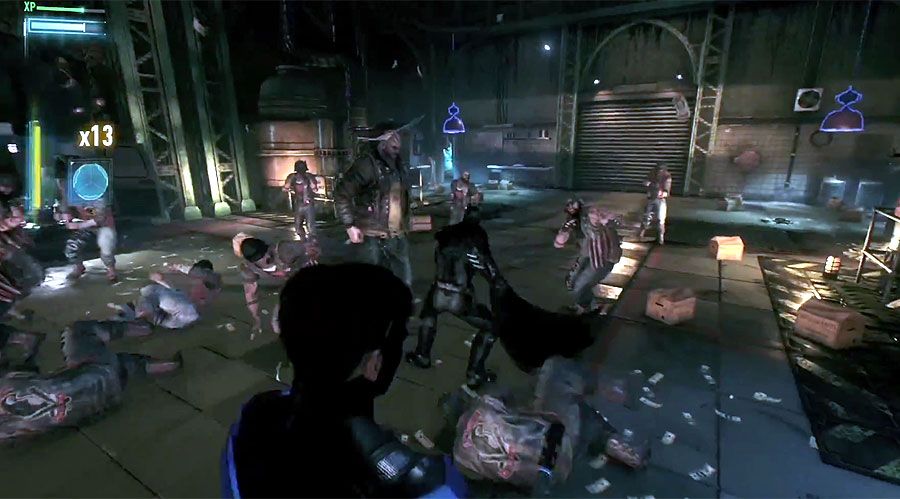900x499 pixels.
Task: Activate the circular blue takedown icon
Action: coord(89,182)
